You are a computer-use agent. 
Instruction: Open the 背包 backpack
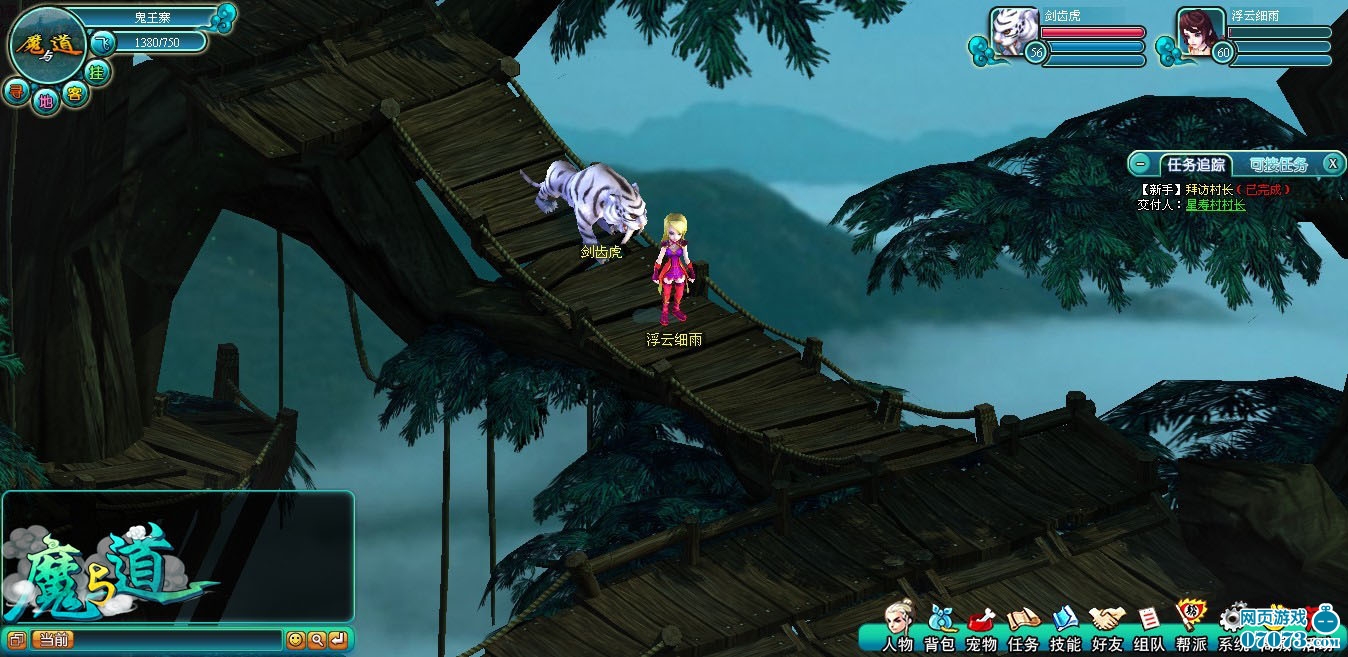(x=940, y=627)
